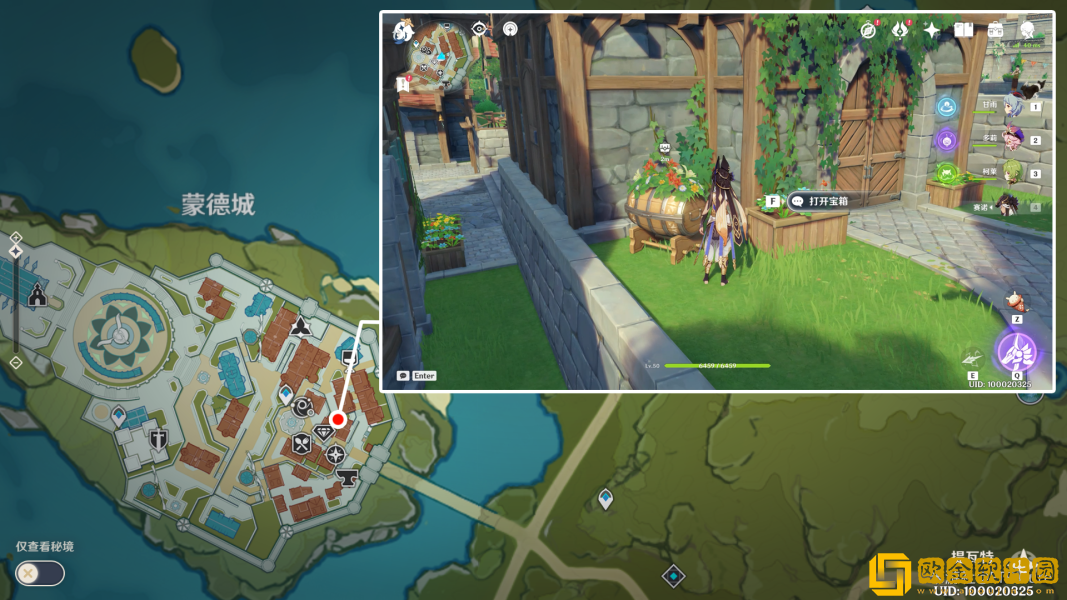Screen dimensions: 1067x600
Task: Select the teleport waypoint outside the city bridge
Action: [605, 498]
